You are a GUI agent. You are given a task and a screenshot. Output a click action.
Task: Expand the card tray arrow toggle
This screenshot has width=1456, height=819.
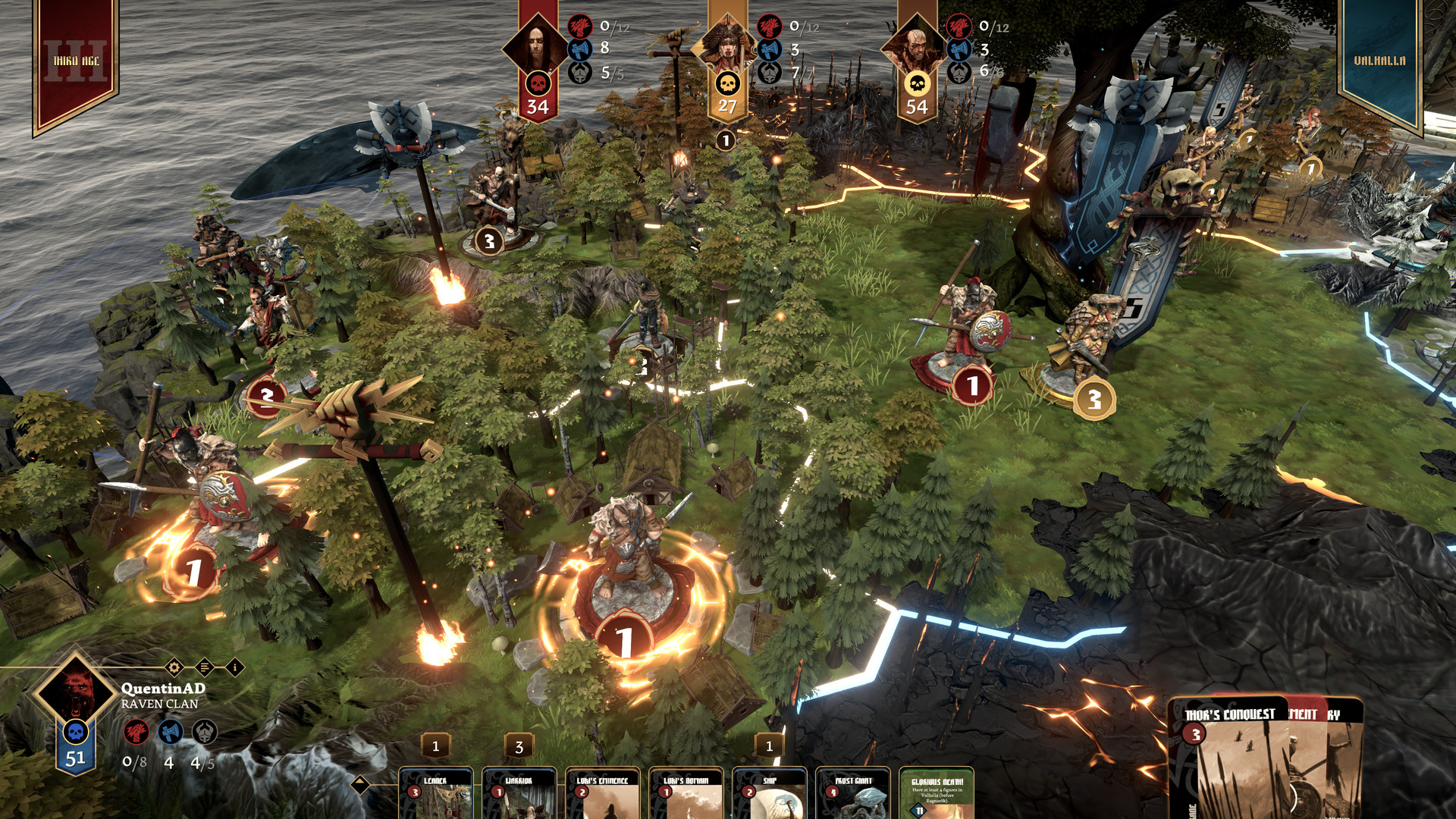tap(361, 785)
